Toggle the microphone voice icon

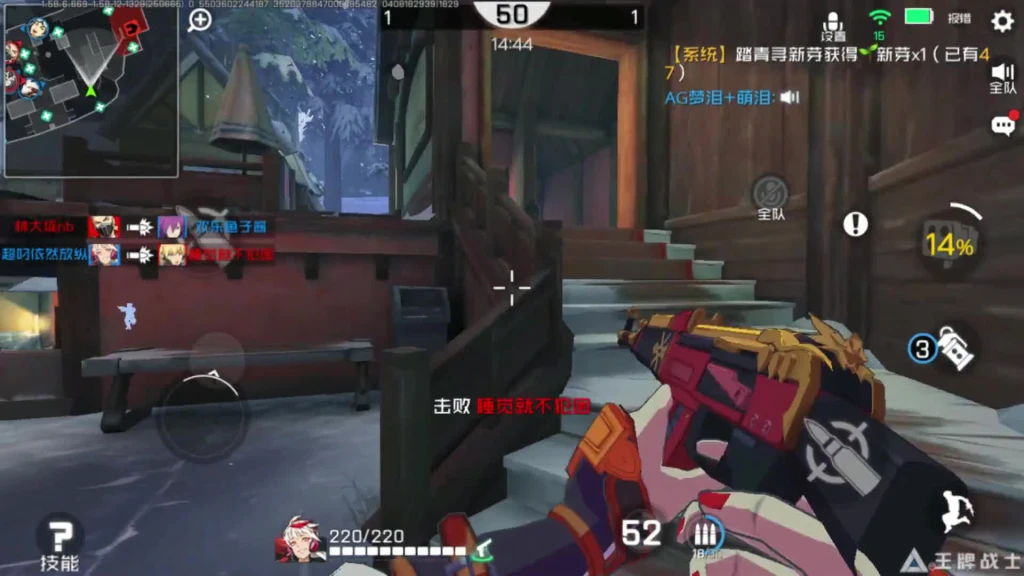[x=833, y=23]
